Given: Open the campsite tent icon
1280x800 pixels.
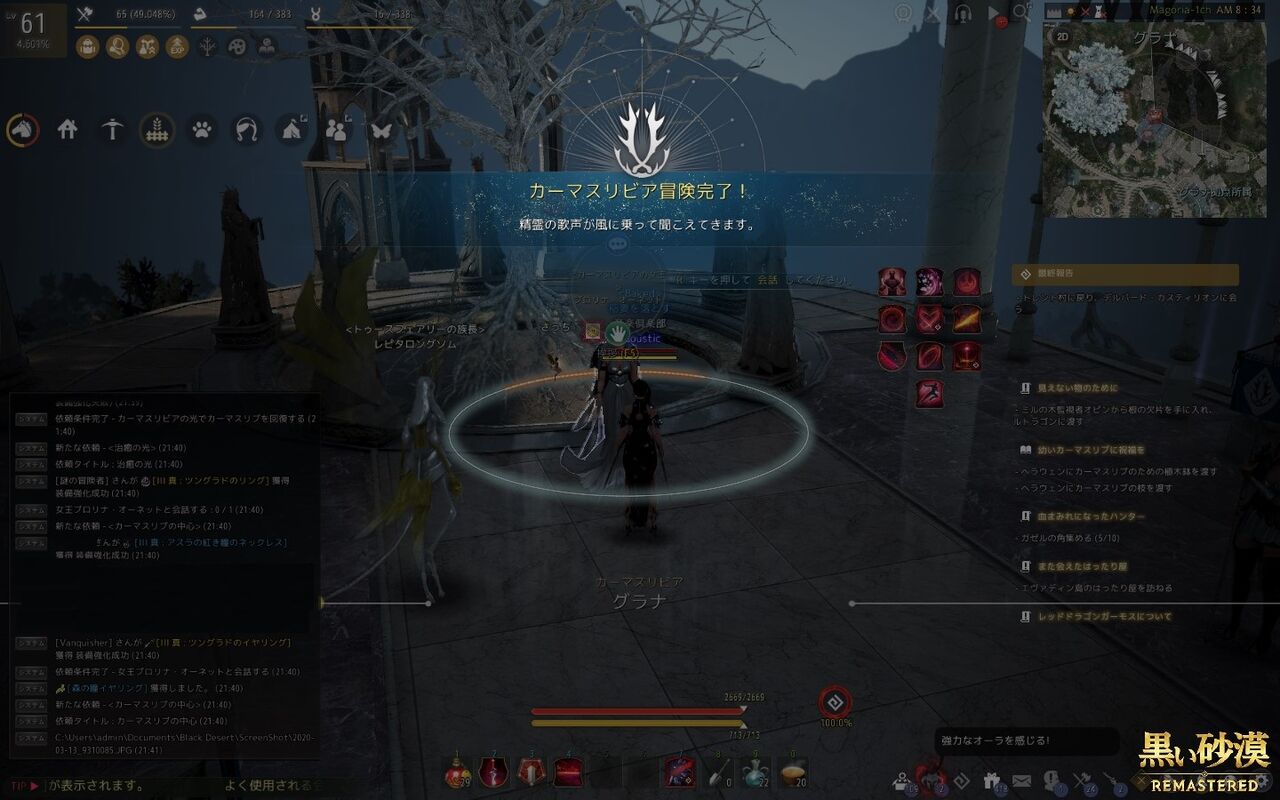Looking at the screenshot, I should tap(290, 131).
